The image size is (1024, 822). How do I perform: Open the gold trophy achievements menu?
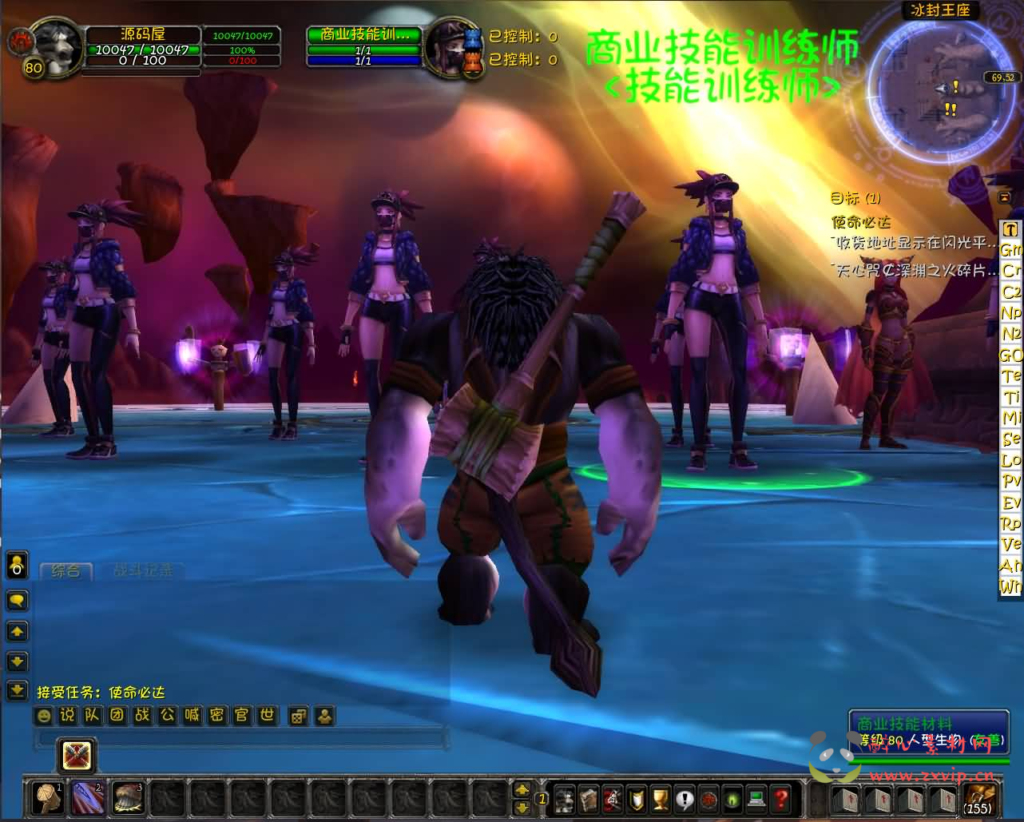tap(660, 799)
